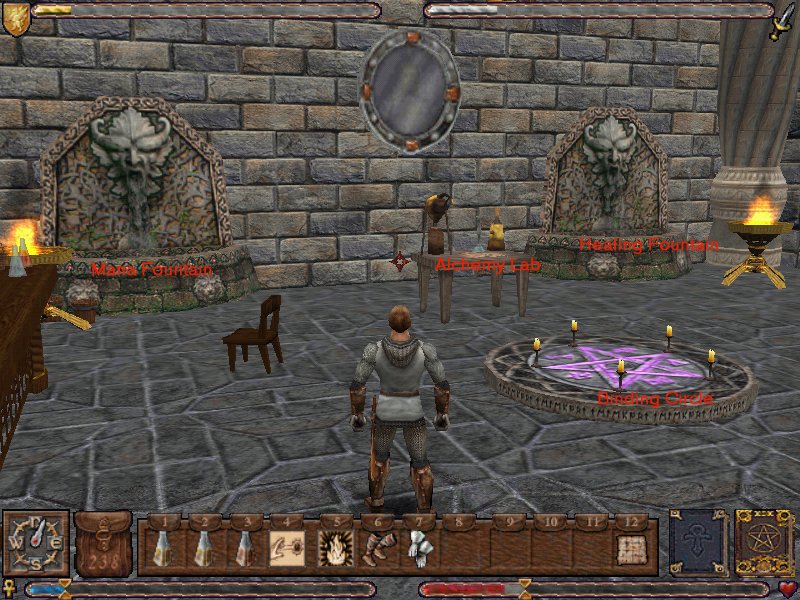Activate the fire spell in slot 5
Viewport: 800px width, 600px height.
coord(332,548)
